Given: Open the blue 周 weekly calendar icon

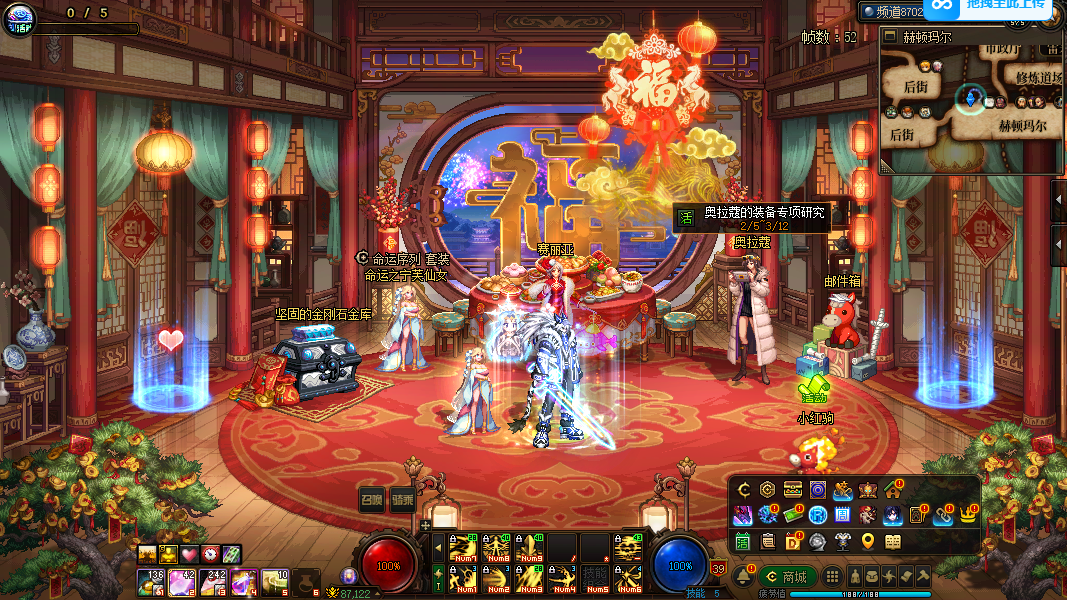Looking at the screenshot, I should pos(842,515).
